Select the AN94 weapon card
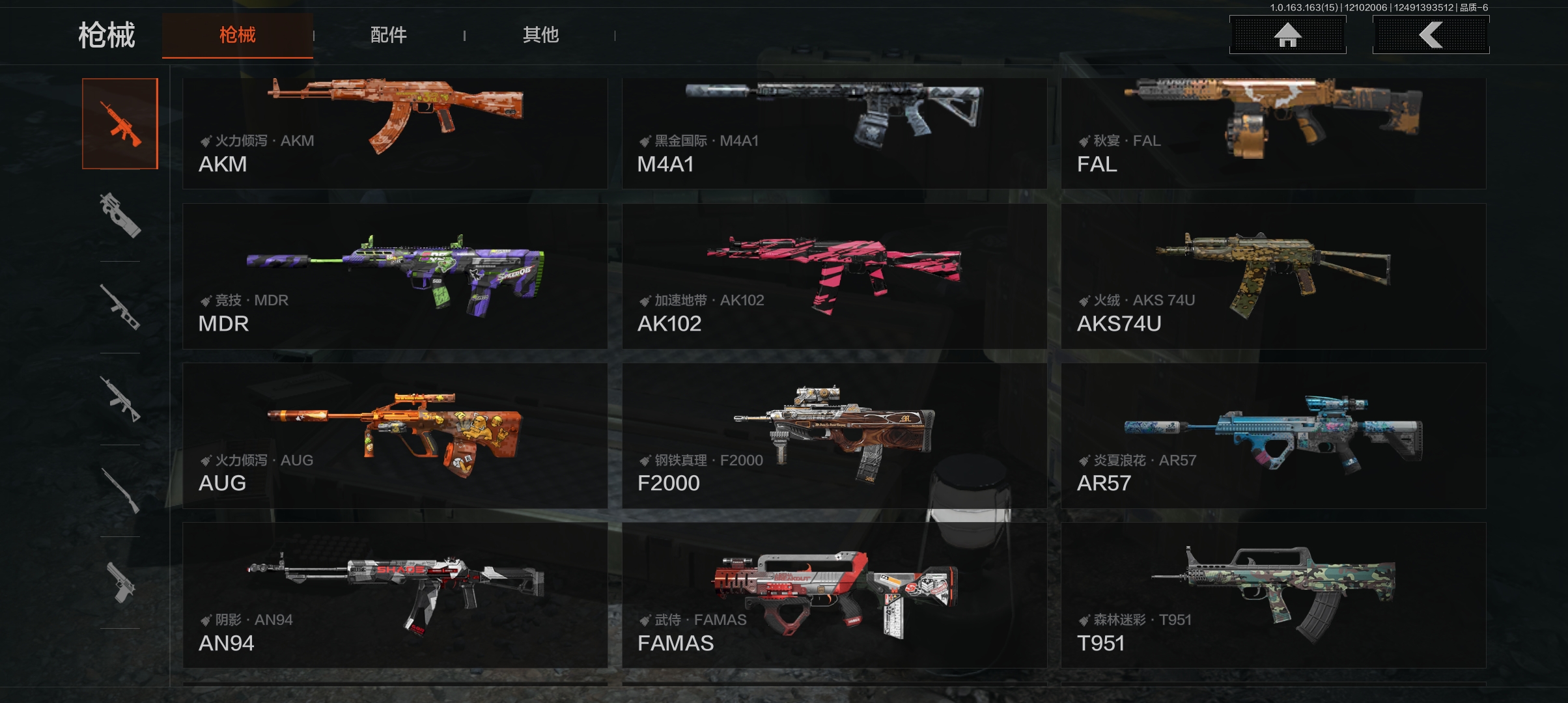Image resolution: width=1568 pixels, height=703 pixels. click(395, 596)
